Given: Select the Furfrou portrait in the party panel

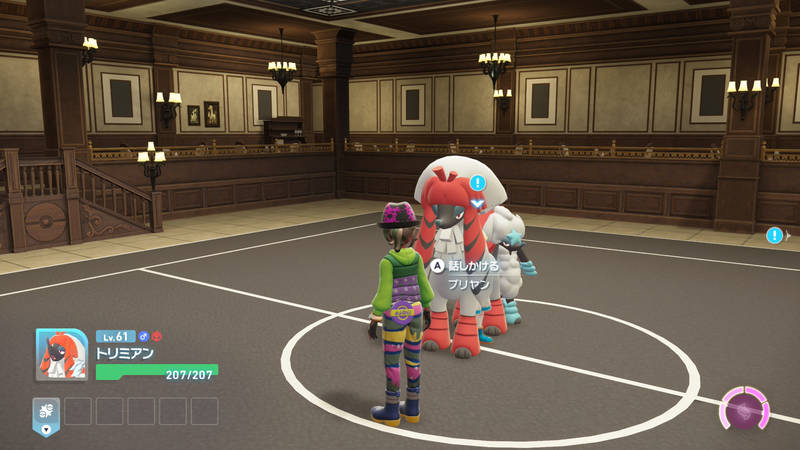Looking at the screenshot, I should pyautogui.click(x=62, y=355).
